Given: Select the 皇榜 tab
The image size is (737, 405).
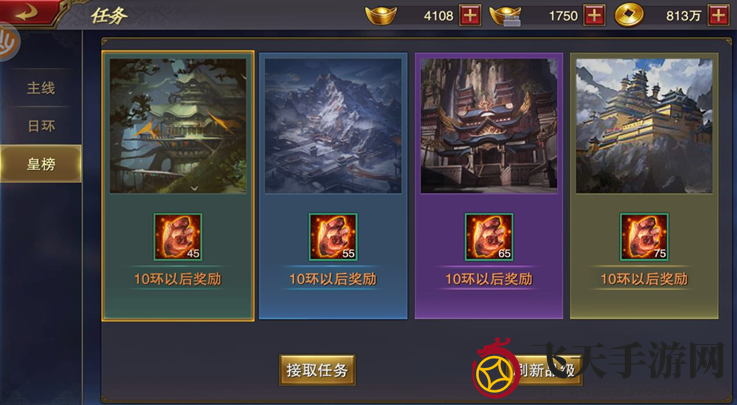Looking at the screenshot, I should [41, 164].
